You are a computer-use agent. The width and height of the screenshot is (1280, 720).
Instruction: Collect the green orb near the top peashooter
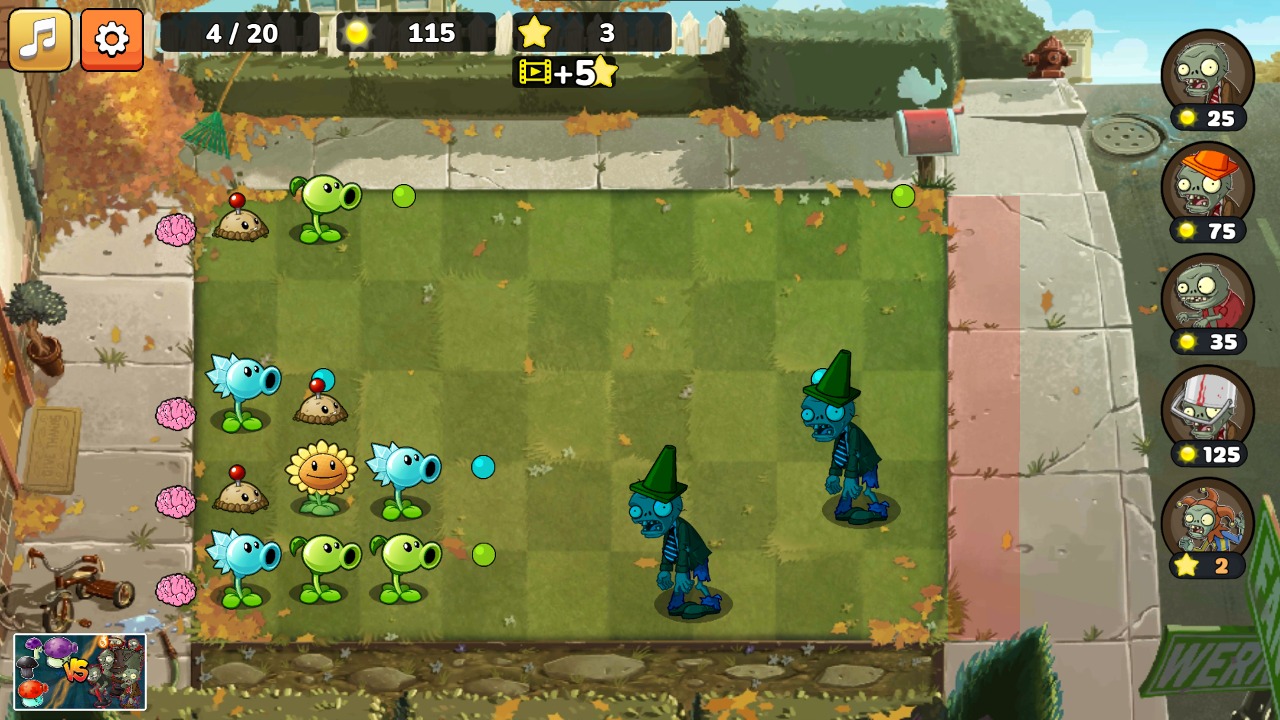403,197
